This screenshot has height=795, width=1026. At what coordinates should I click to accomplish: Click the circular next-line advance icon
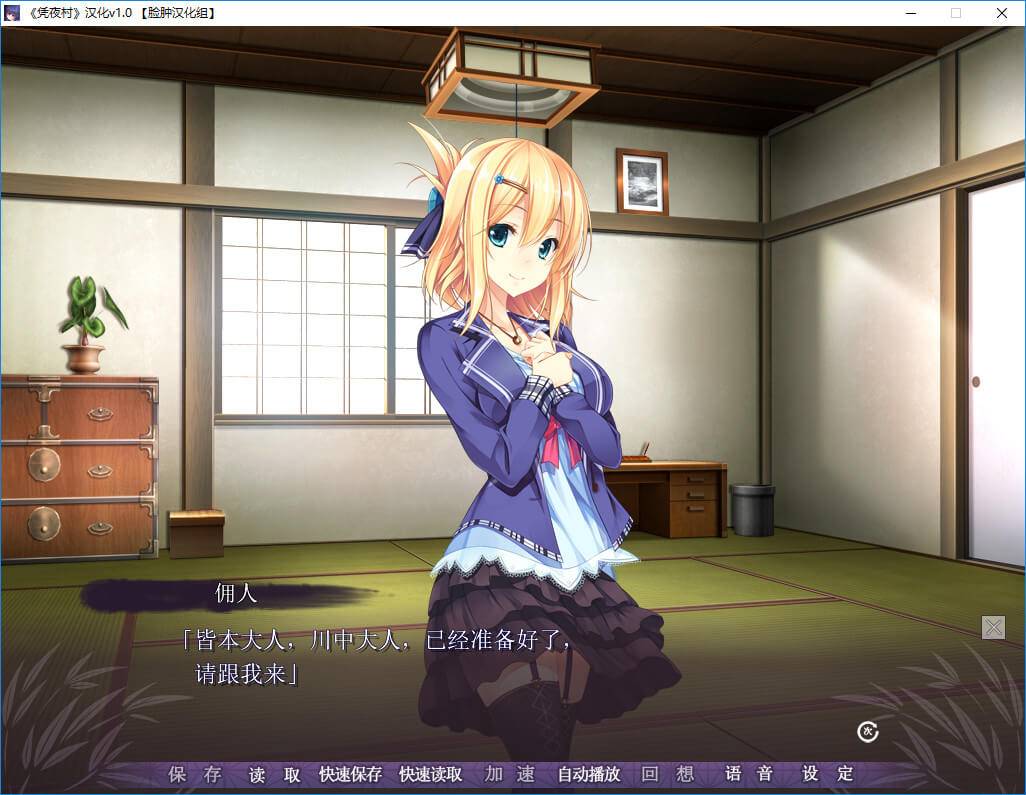868,732
